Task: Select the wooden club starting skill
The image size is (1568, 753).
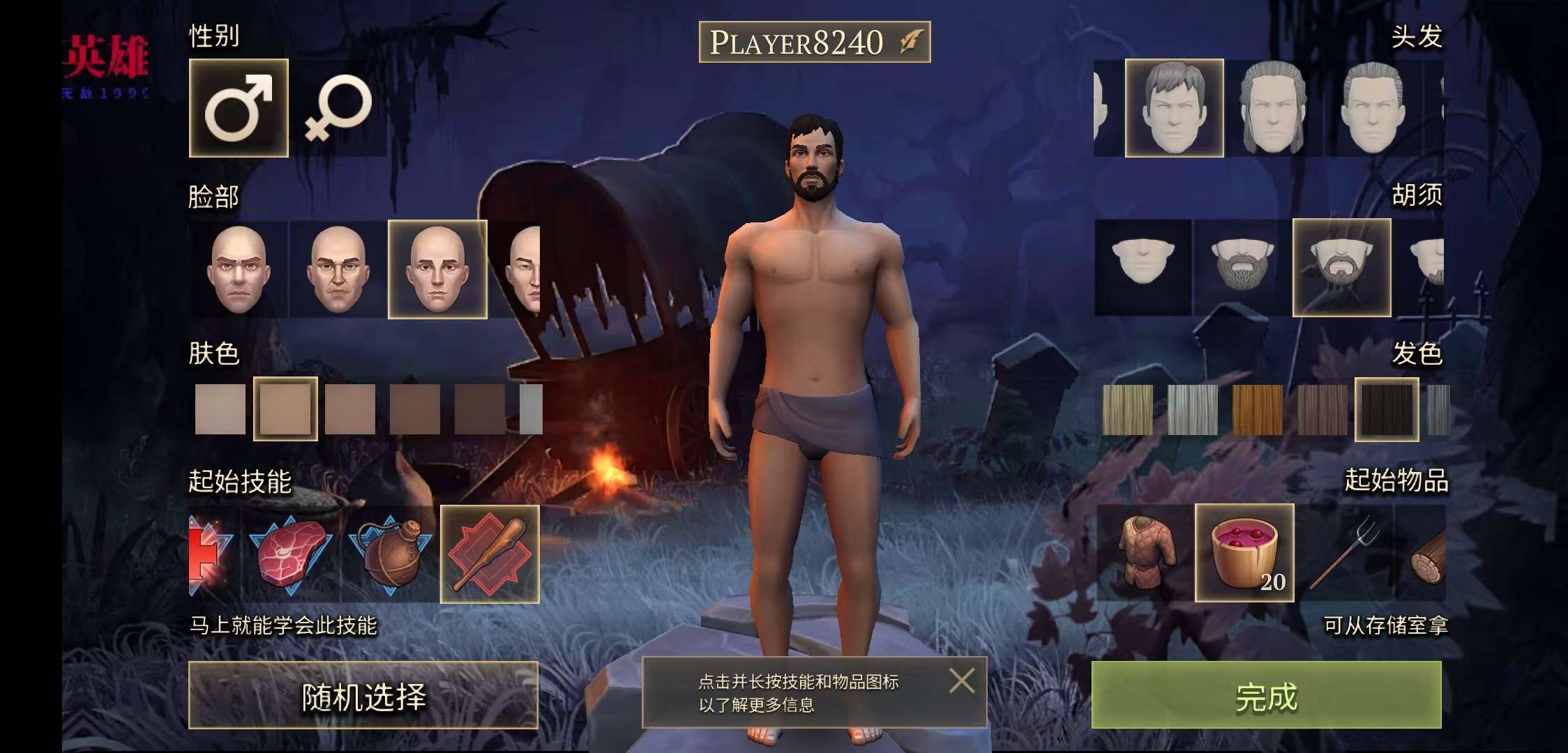Action: (490, 554)
